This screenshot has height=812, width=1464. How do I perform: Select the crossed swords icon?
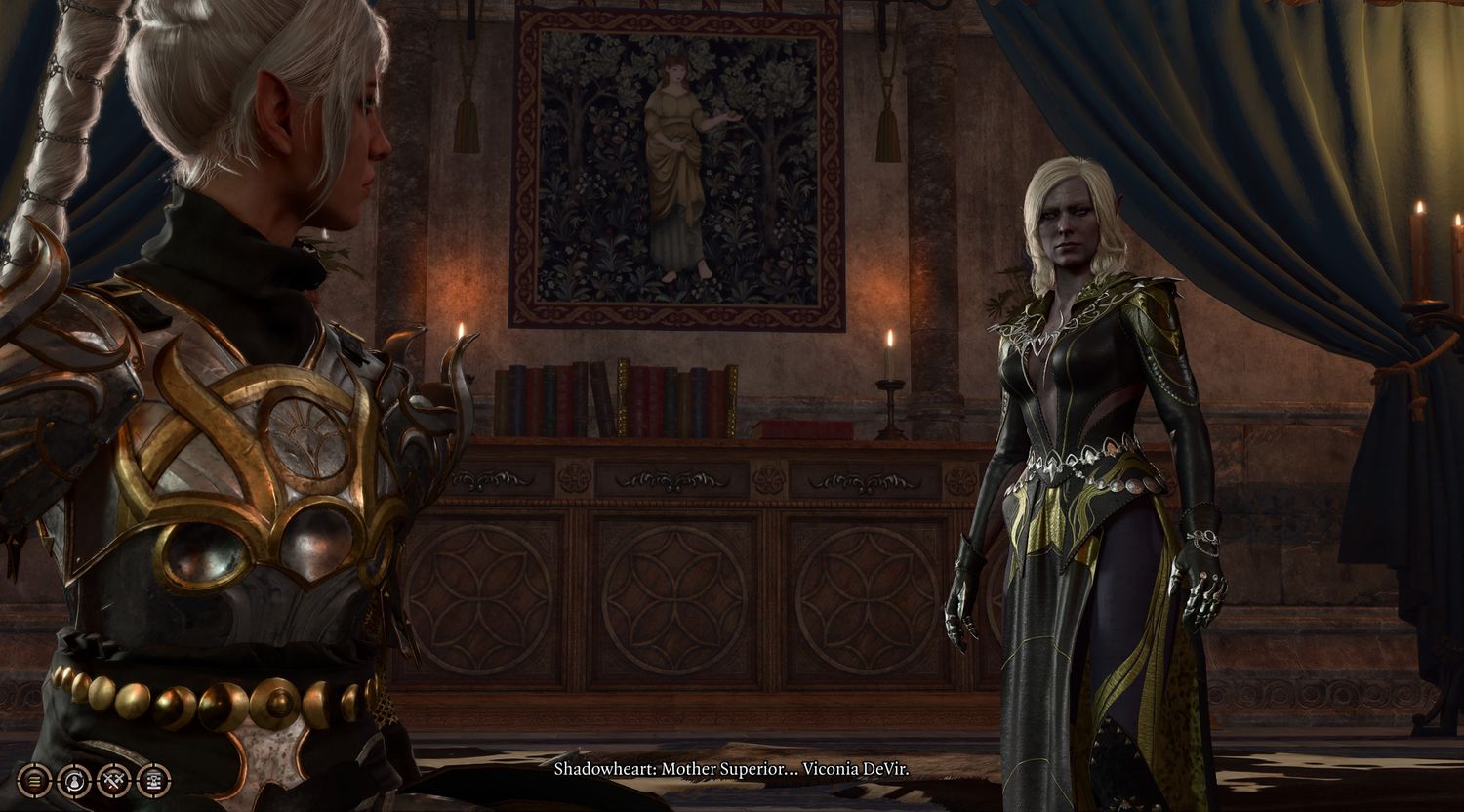(x=113, y=780)
